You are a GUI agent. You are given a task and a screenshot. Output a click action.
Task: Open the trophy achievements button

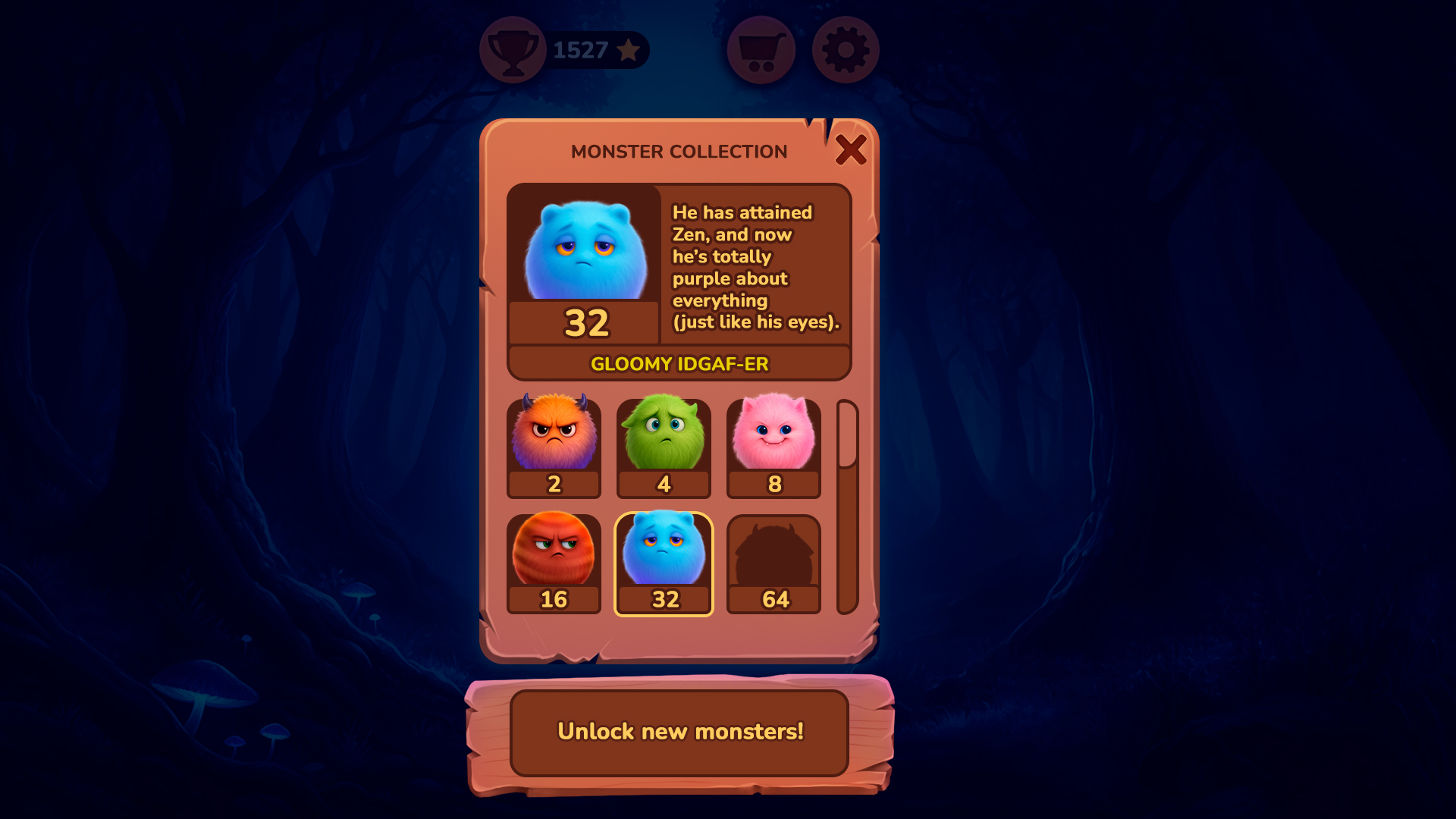click(x=513, y=50)
